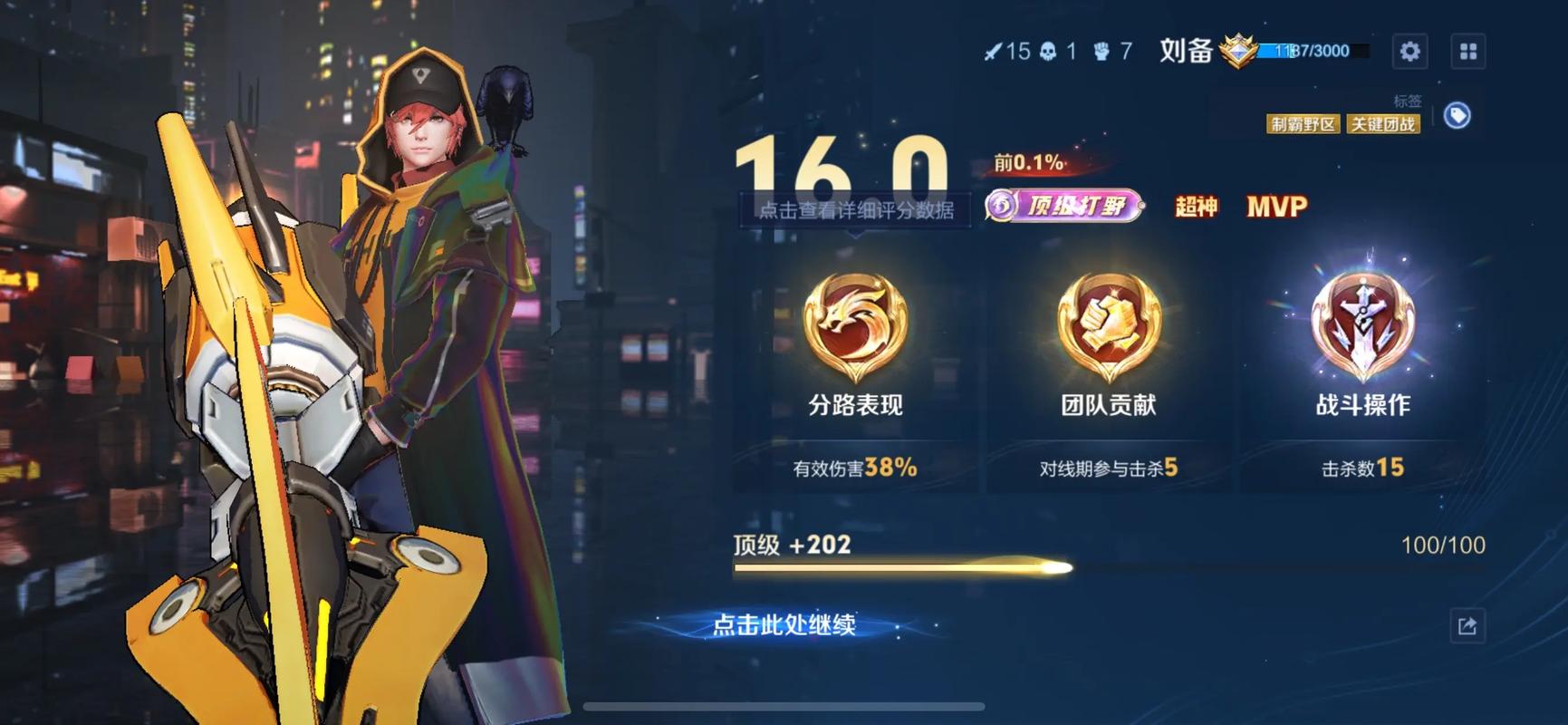Image resolution: width=1568 pixels, height=725 pixels.
Task: Click the MVP label
Action: tap(1275, 207)
